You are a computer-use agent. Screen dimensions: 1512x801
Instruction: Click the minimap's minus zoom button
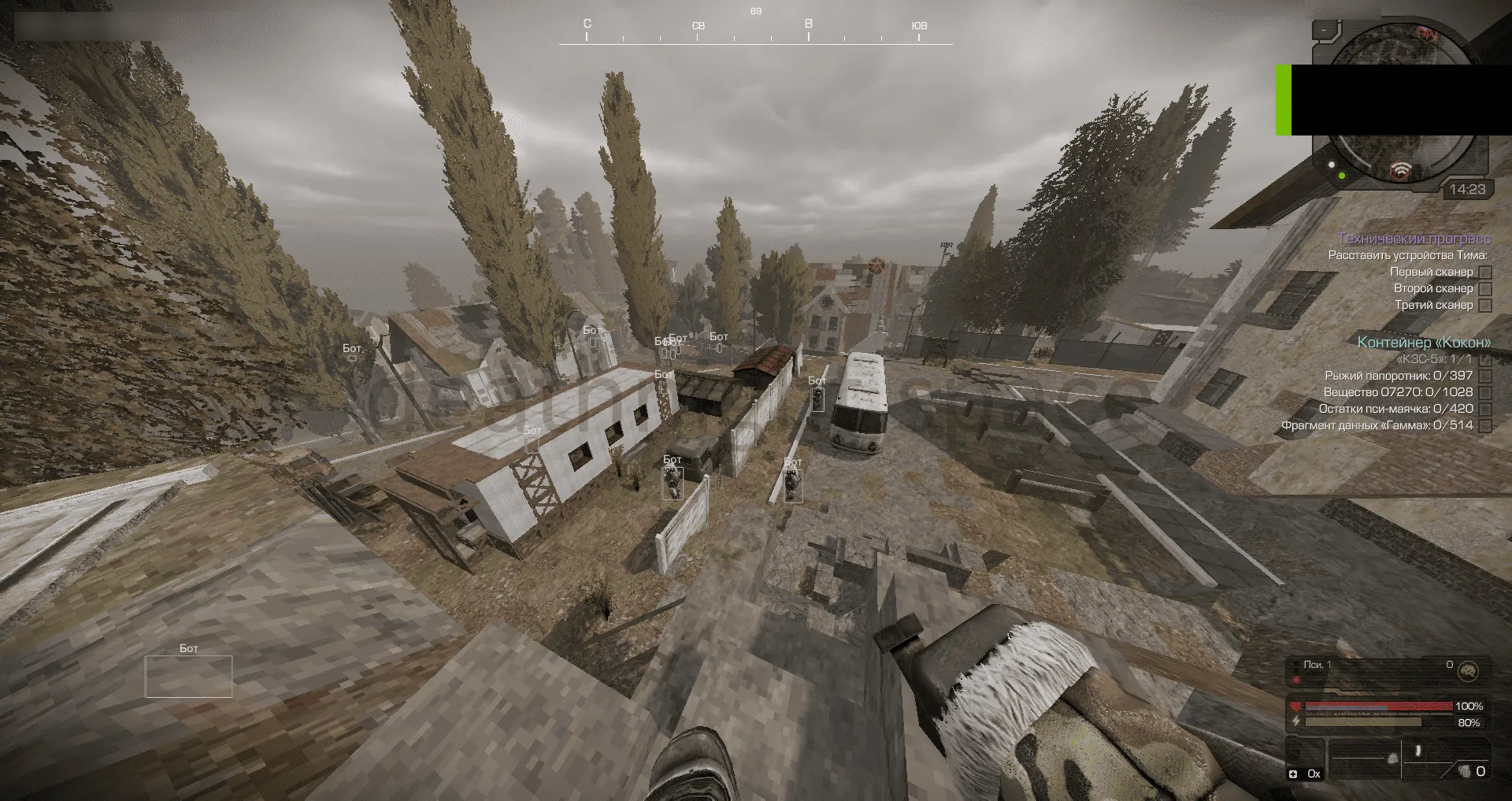1325,30
